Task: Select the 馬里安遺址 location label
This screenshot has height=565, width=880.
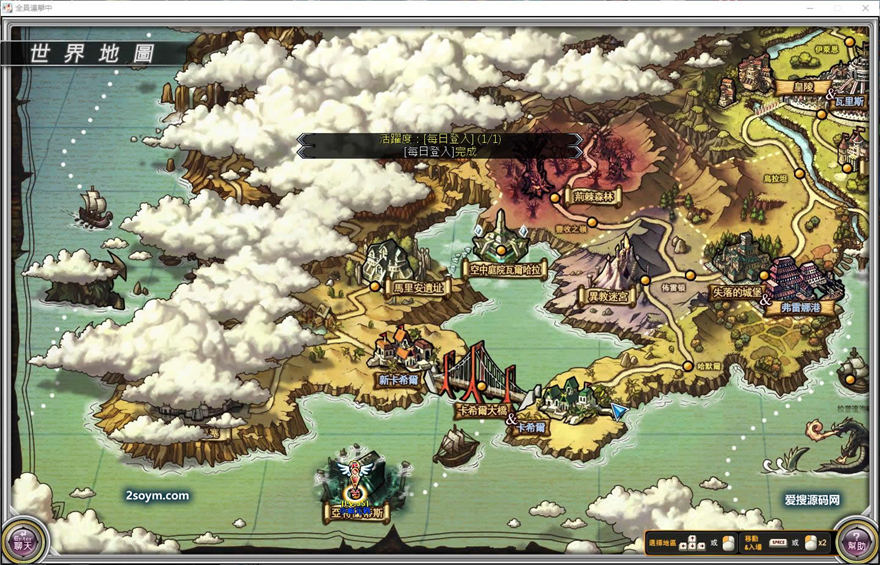Action: coord(417,287)
